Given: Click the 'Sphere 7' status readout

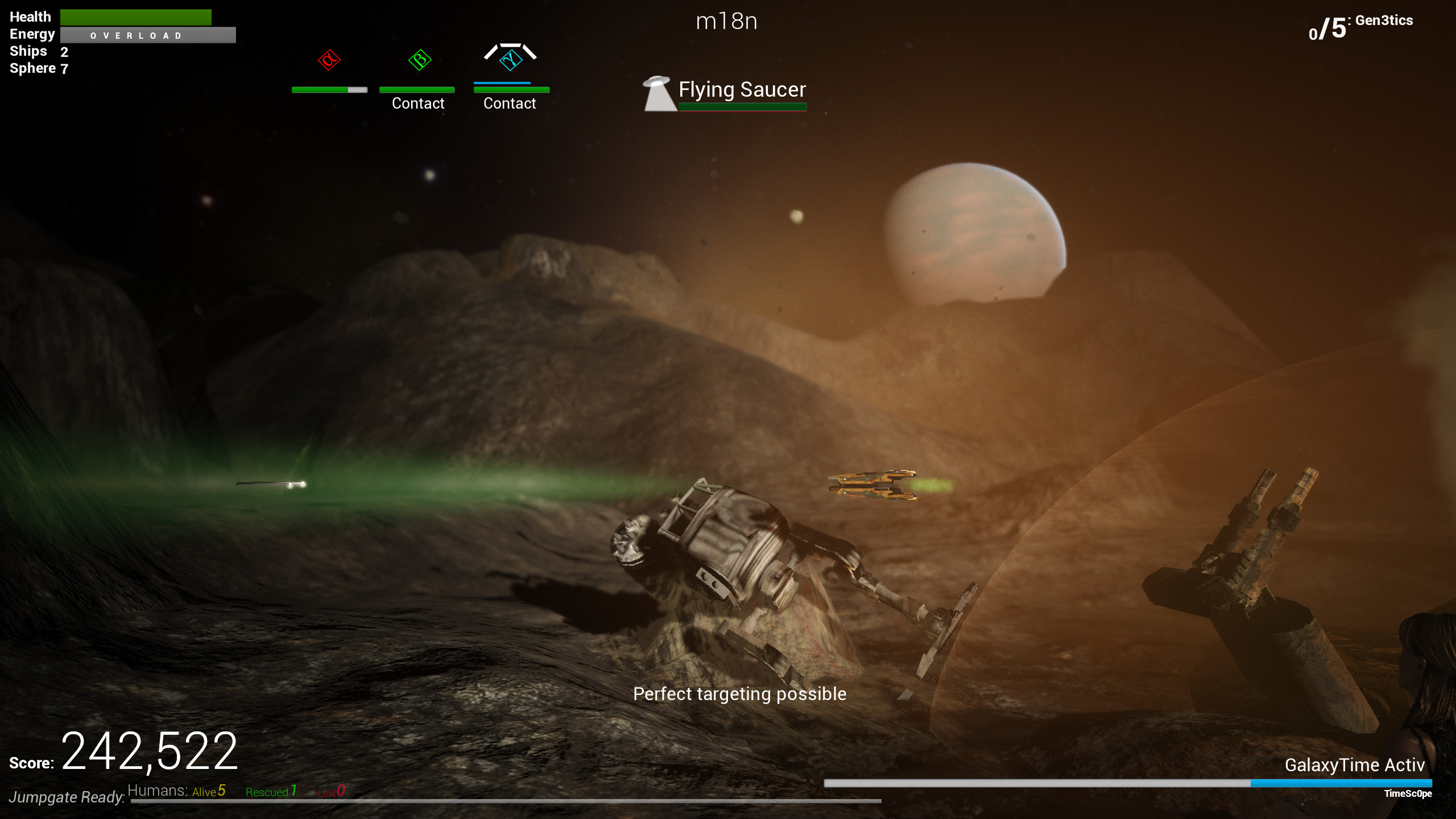Looking at the screenshot, I should coord(37,68).
